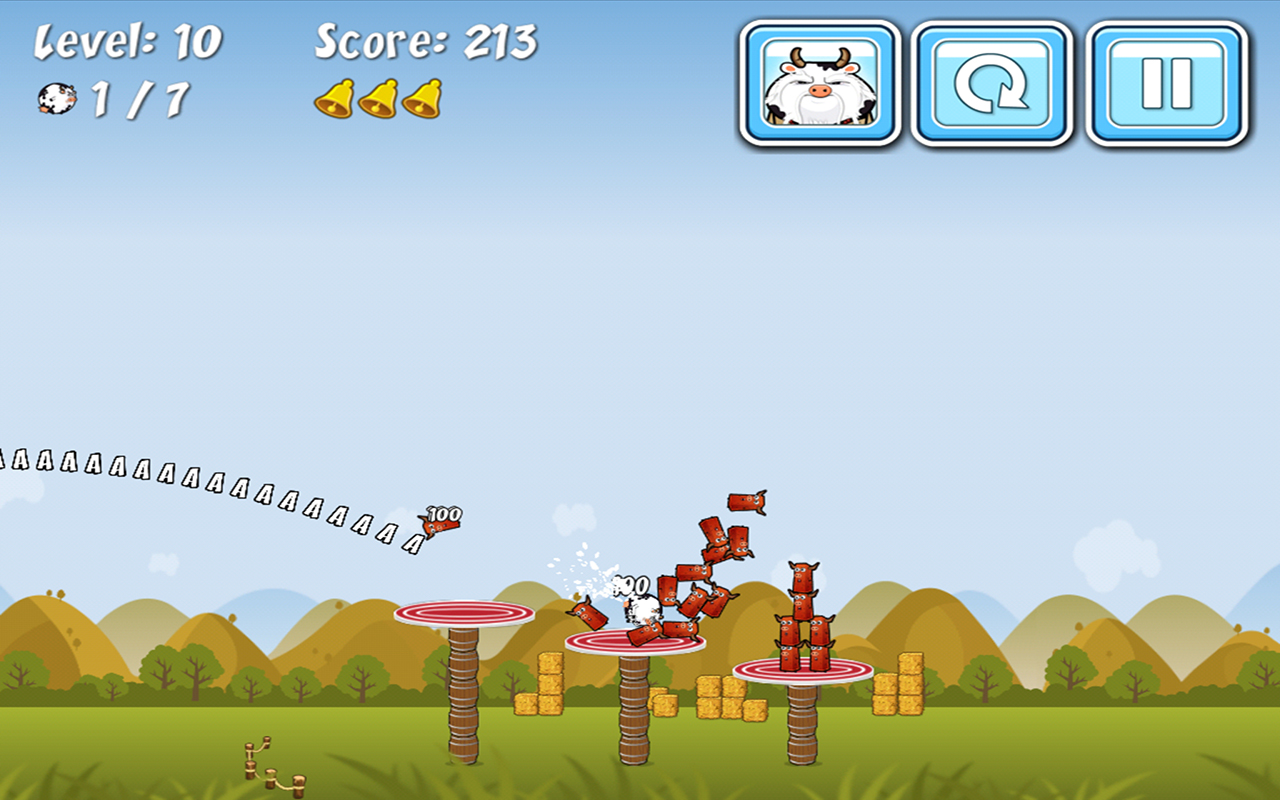Click the barrel column under the left target
Viewport: 1280px width, 800px height.
click(x=465, y=700)
